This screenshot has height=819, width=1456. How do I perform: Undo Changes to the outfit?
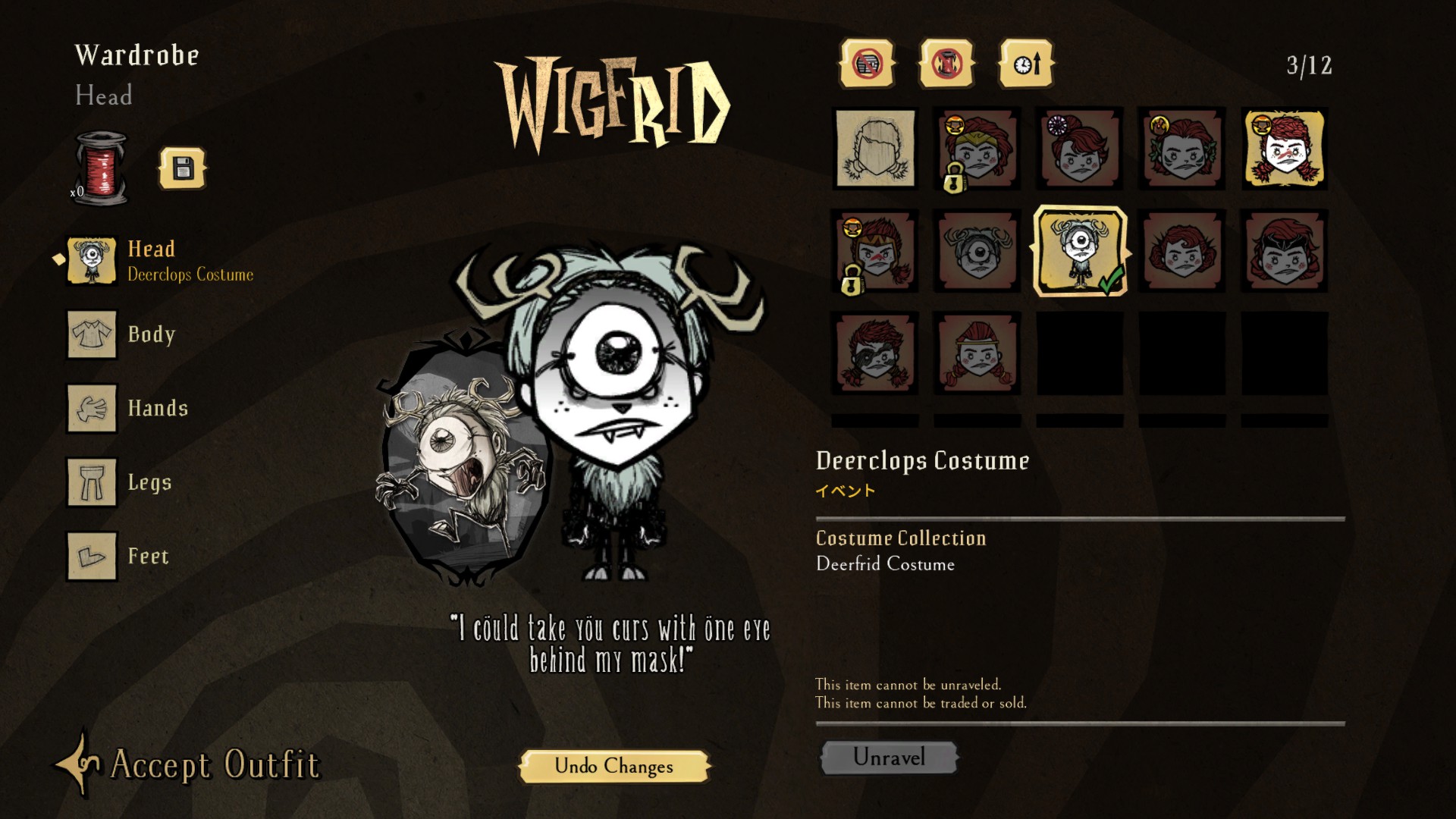[x=613, y=766]
